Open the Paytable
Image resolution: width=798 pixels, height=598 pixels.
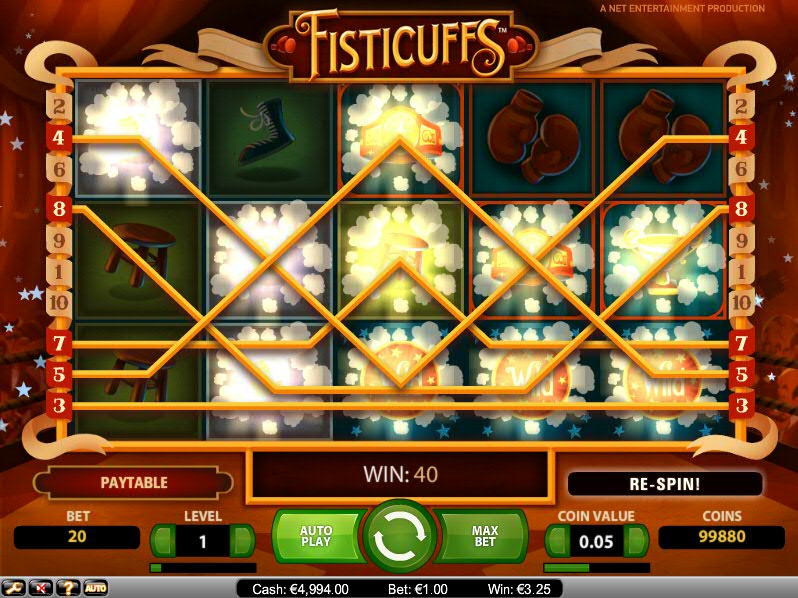[x=134, y=483]
